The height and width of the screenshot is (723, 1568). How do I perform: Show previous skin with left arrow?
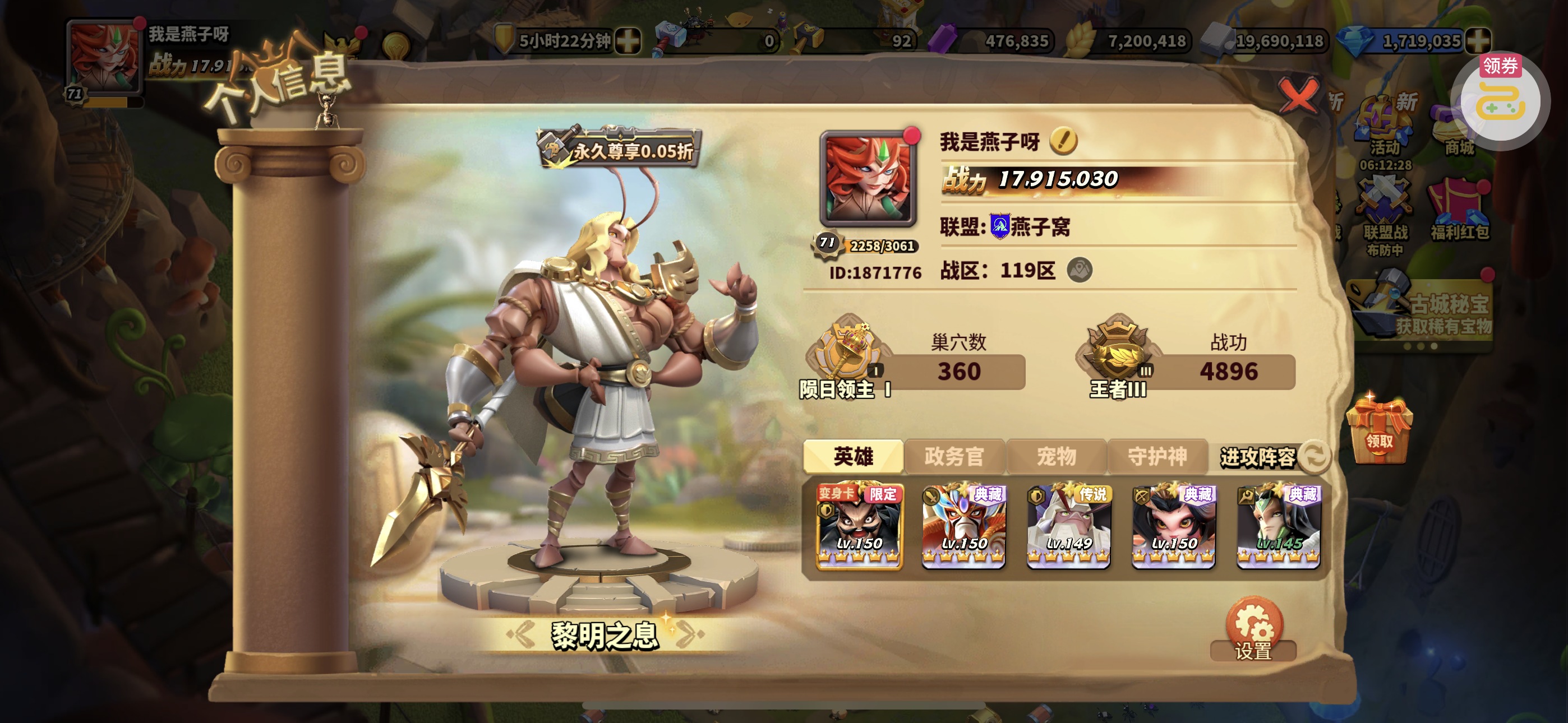[522, 633]
